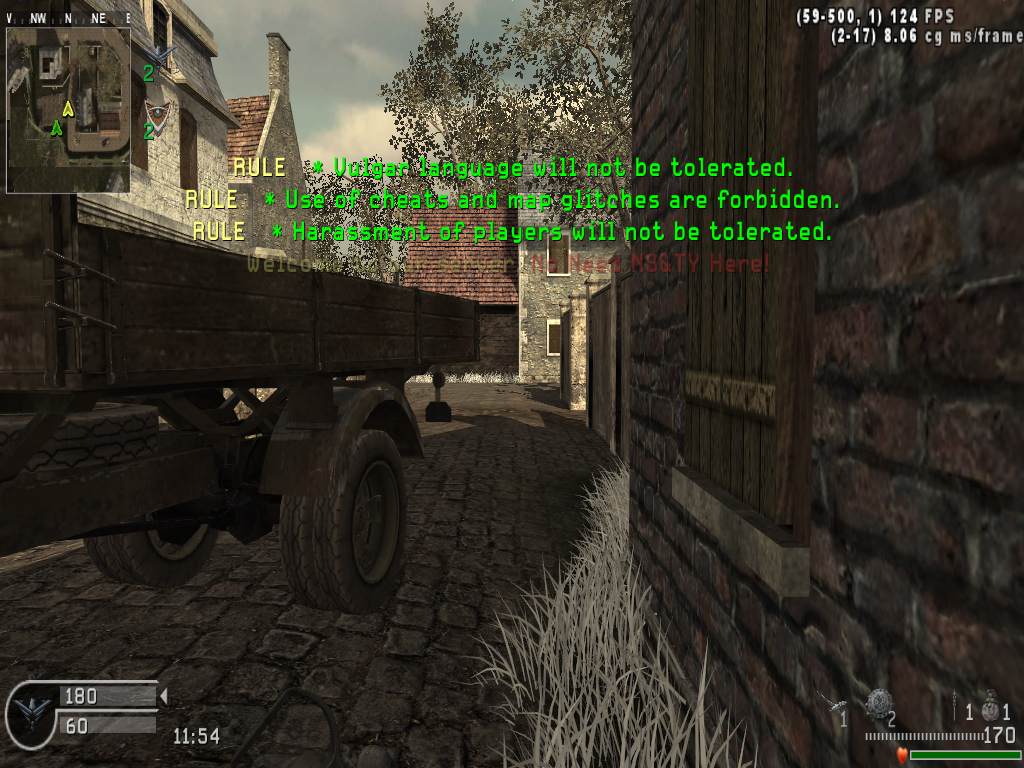
Task: Choose the round landmine equipment icon
Action: tap(879, 701)
